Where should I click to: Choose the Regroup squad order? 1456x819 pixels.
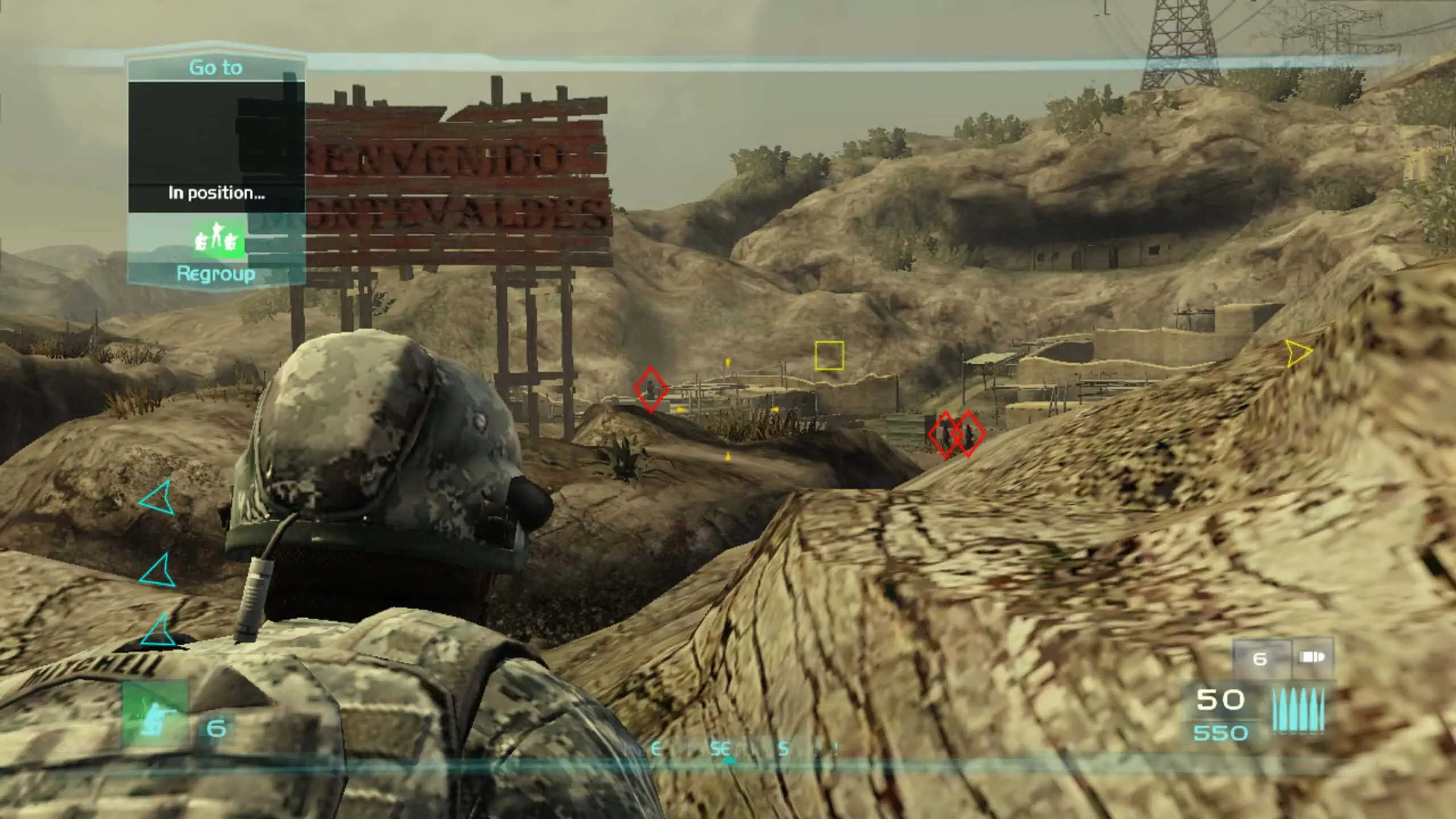(216, 274)
